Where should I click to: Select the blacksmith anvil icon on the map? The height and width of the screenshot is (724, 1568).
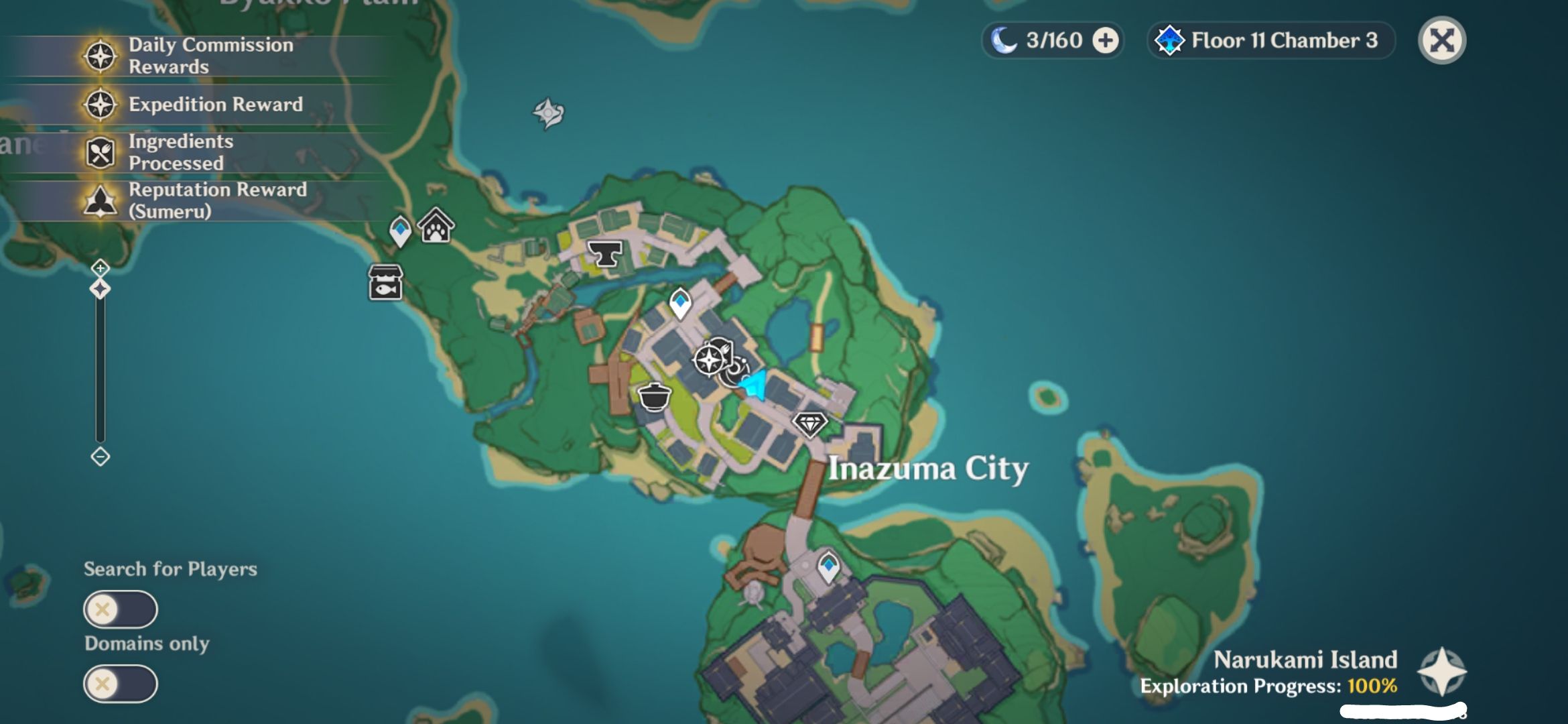pyautogui.click(x=604, y=253)
